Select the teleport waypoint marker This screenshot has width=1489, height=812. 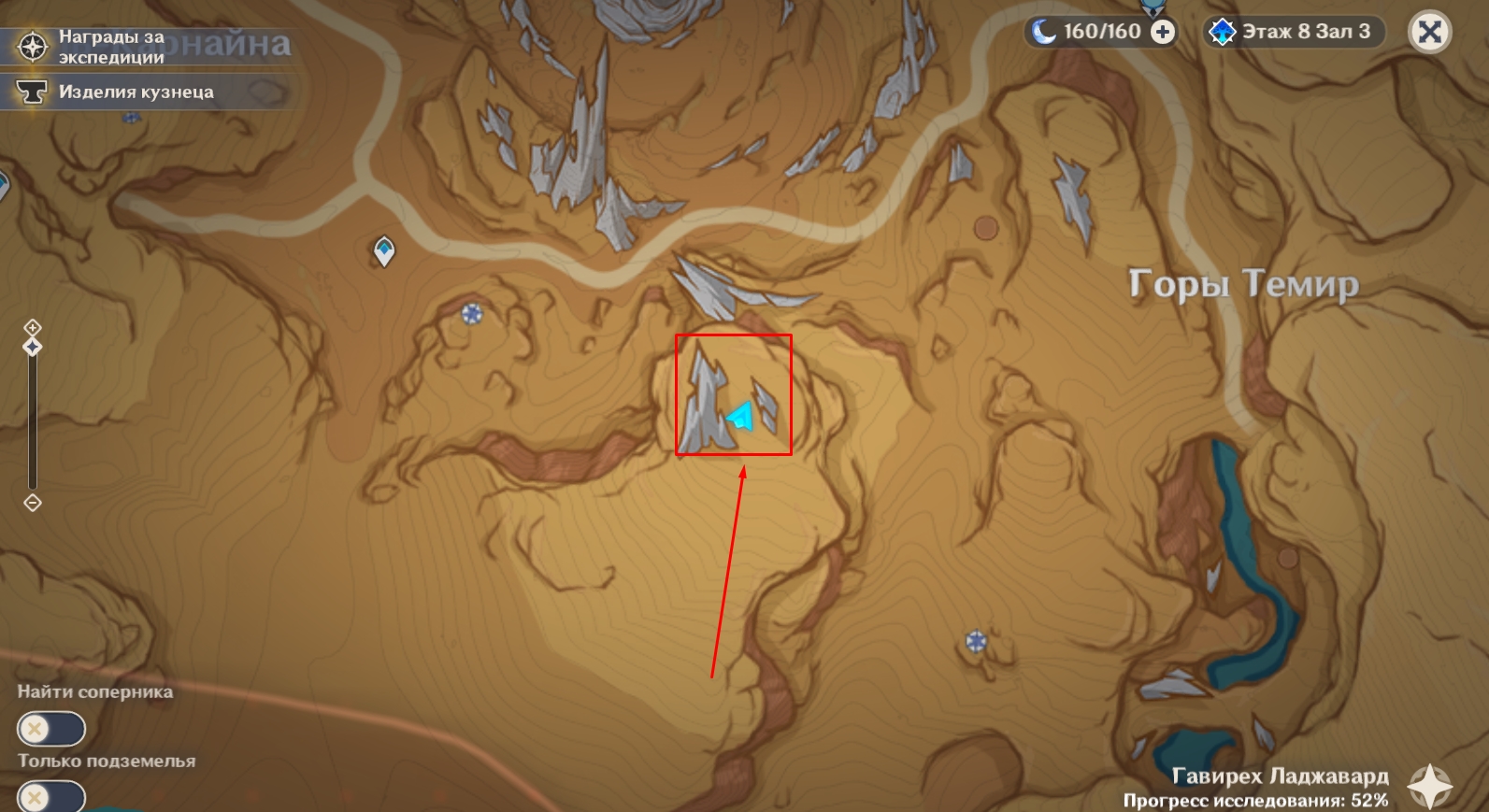point(384,250)
